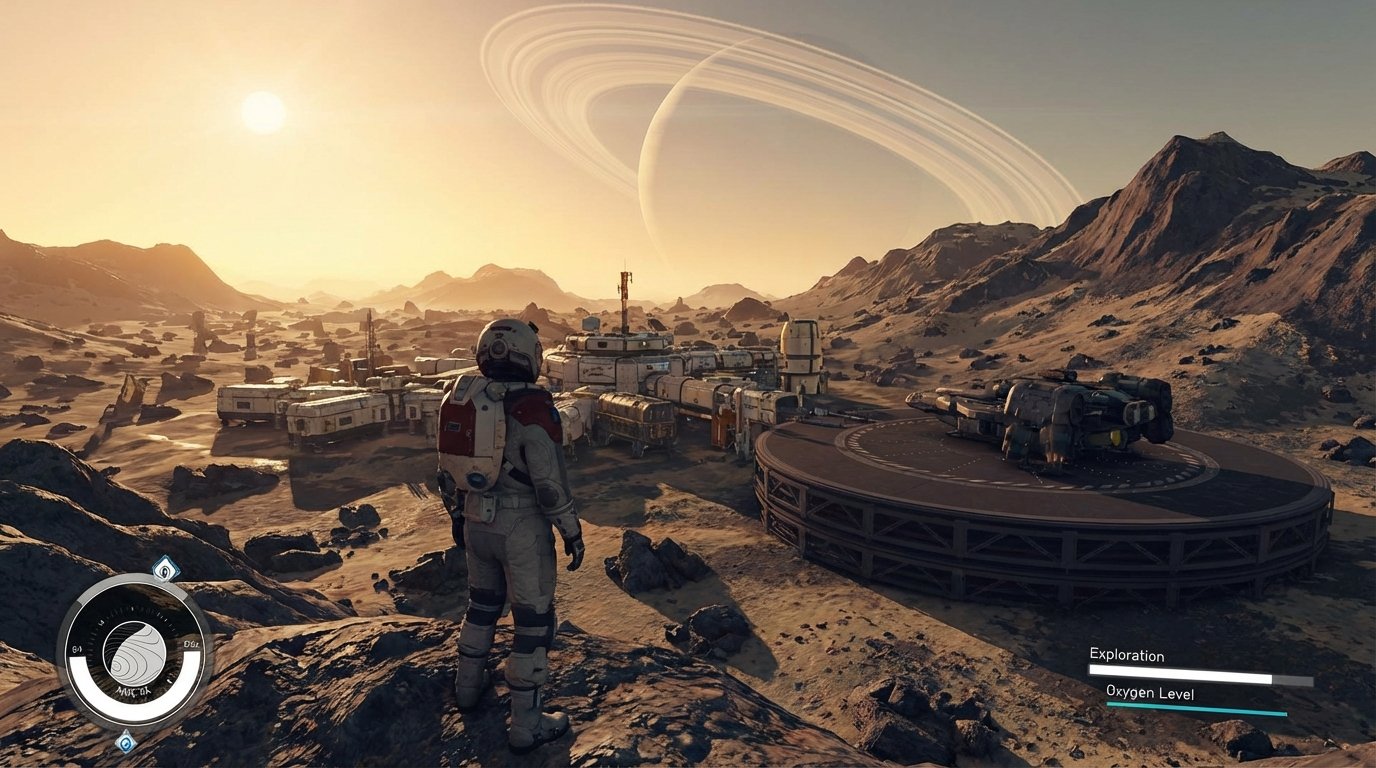
Task: Expand the compass elevation readout on the left
Action: click(x=77, y=647)
